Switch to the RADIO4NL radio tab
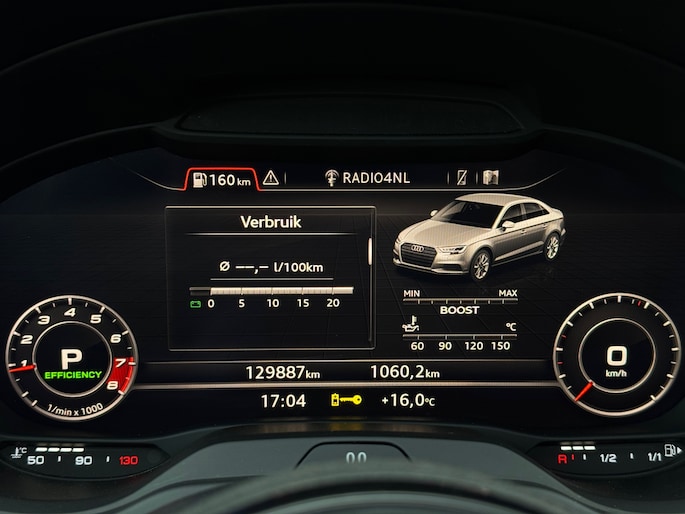Viewport: 685px width, 514px height. click(x=367, y=178)
